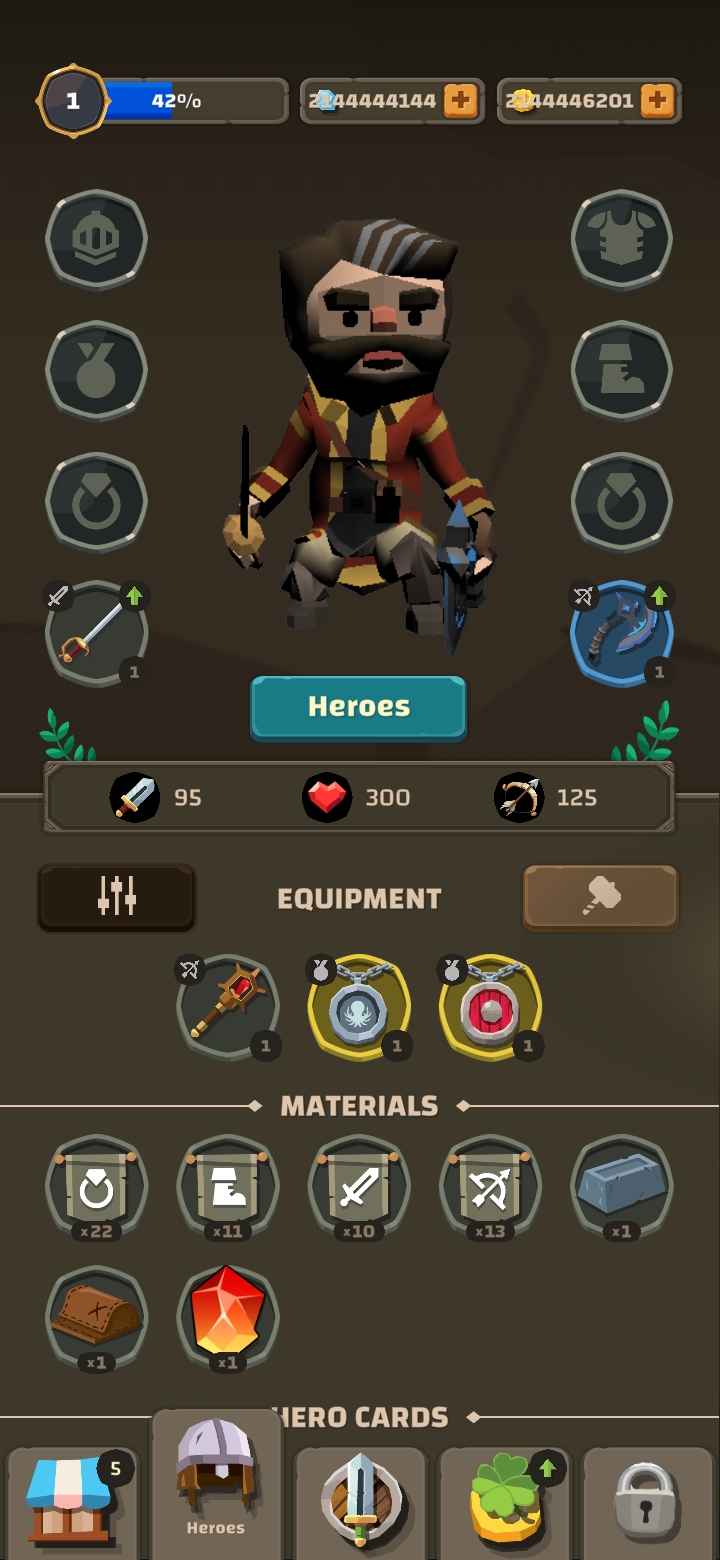Buy more gold coins with plus button
This screenshot has width=720, height=1560.
[x=656, y=100]
